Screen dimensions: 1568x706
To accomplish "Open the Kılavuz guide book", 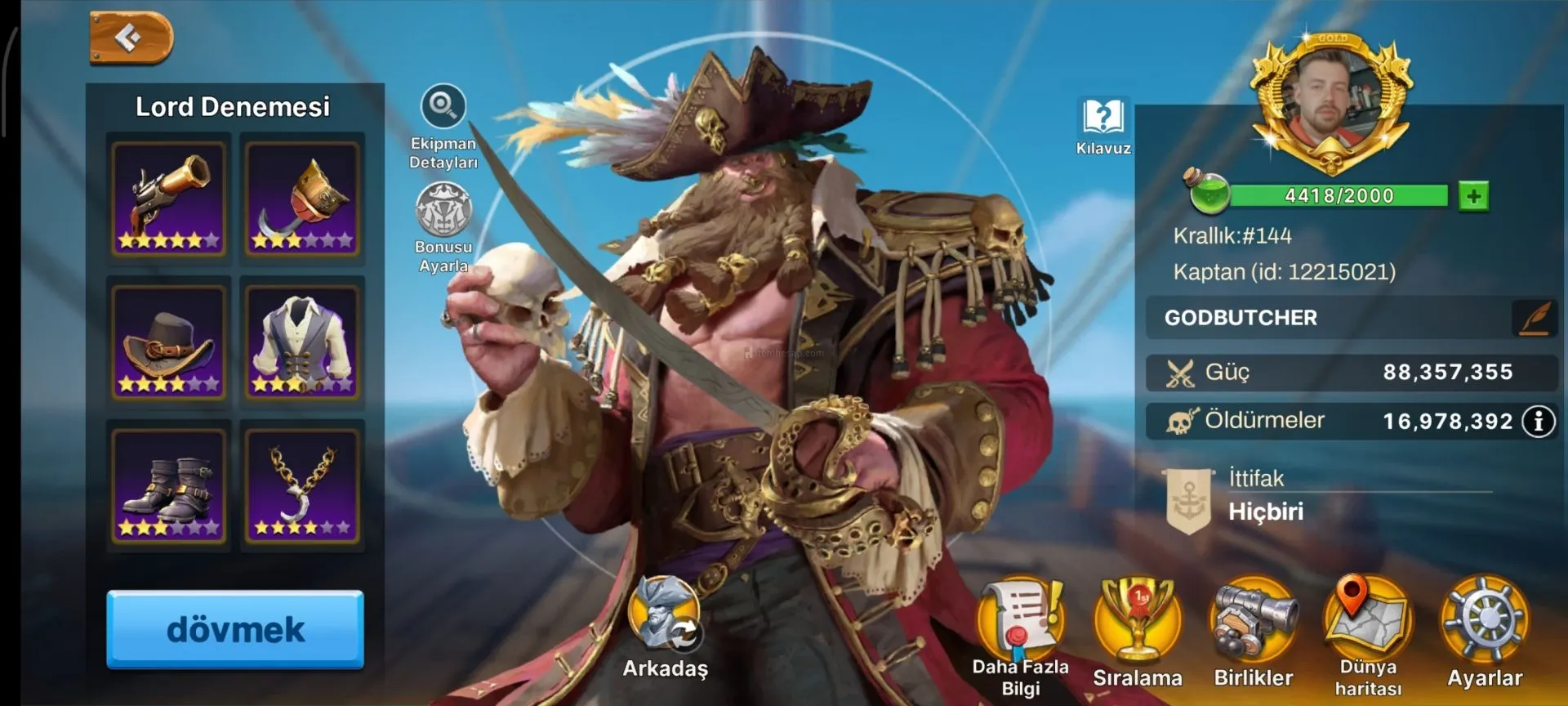I will [1103, 117].
